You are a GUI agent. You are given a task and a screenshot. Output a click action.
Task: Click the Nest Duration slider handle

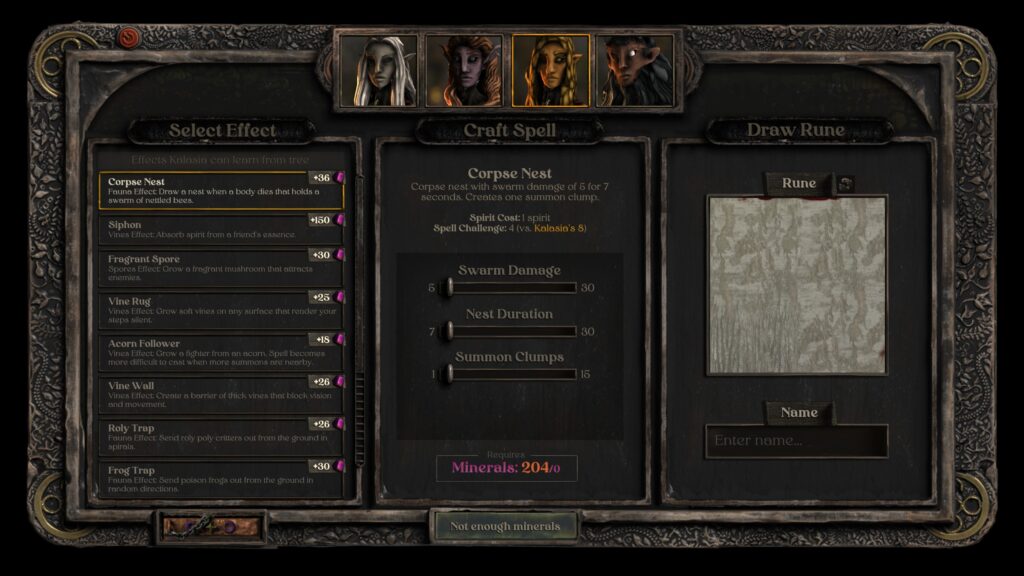coord(449,331)
